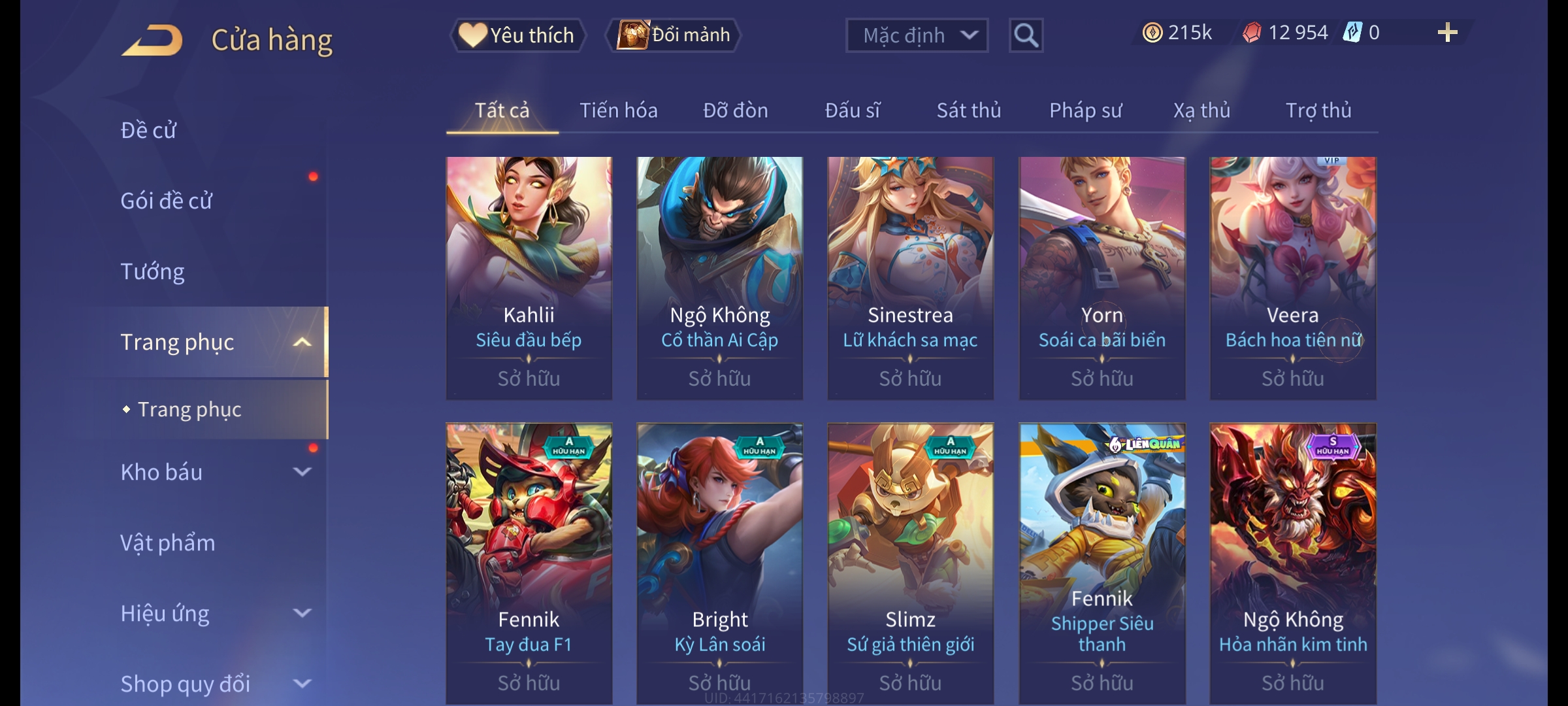The width and height of the screenshot is (1568, 706).
Task: Open the Yêu thích favorites list
Action: pos(517,35)
